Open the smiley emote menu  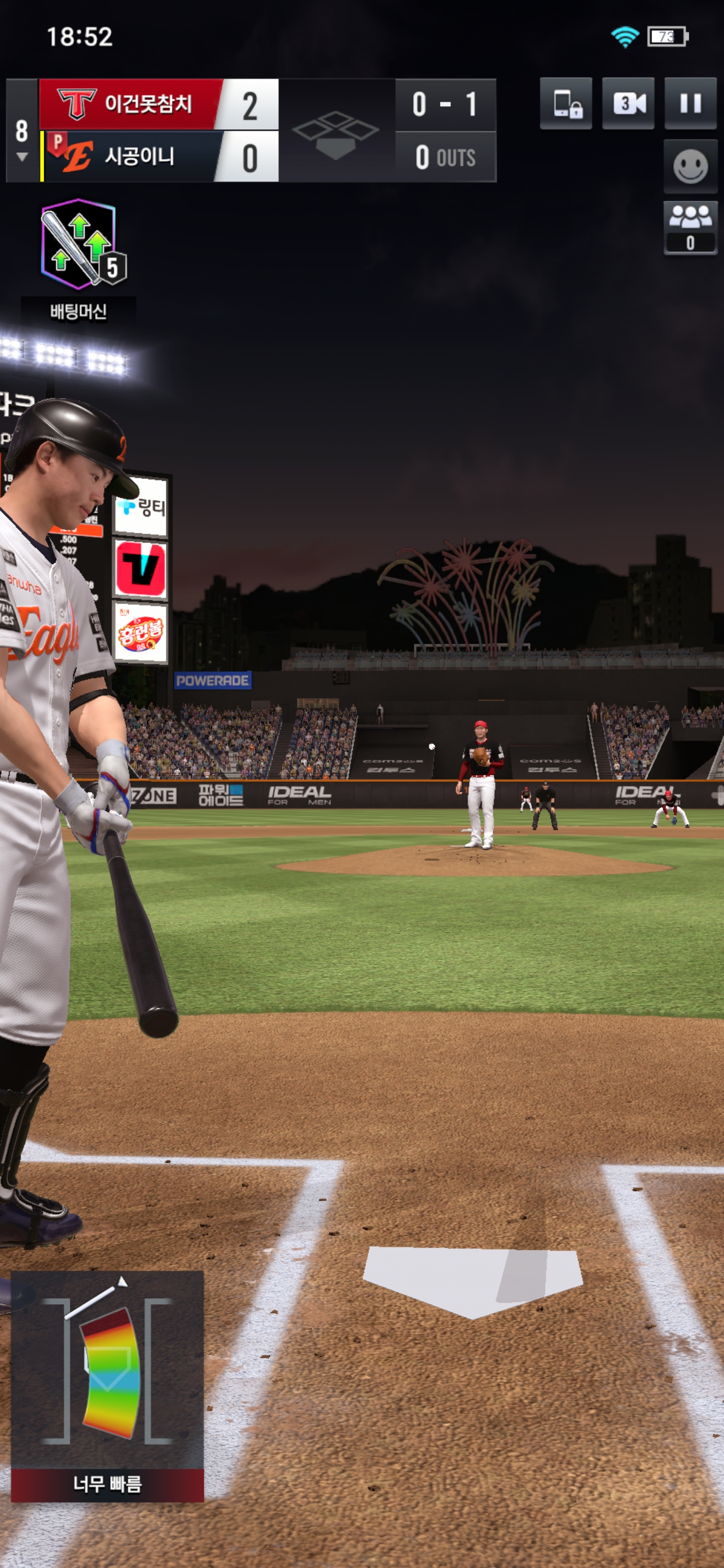point(690,166)
